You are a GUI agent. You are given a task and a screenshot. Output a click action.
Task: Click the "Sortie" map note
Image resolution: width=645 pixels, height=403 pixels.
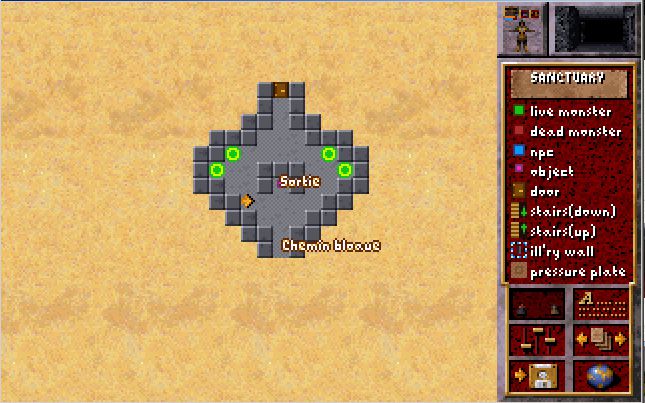pos(299,181)
